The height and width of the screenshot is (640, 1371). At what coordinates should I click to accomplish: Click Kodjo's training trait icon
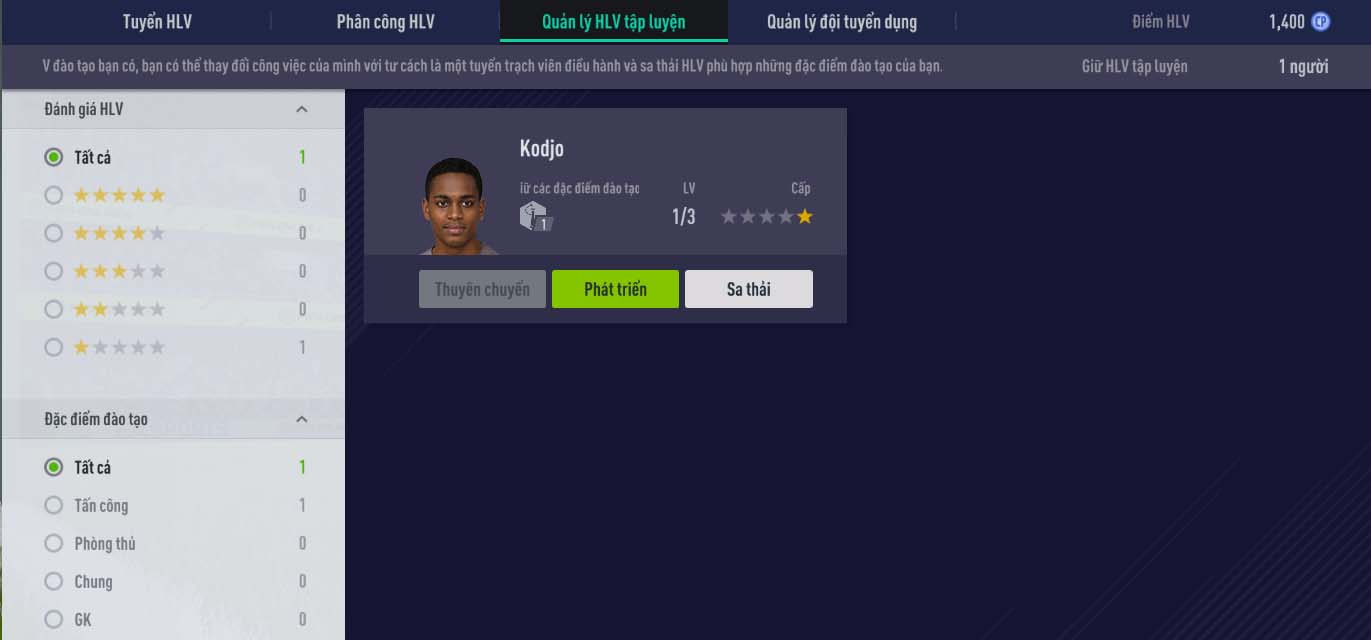(x=535, y=216)
